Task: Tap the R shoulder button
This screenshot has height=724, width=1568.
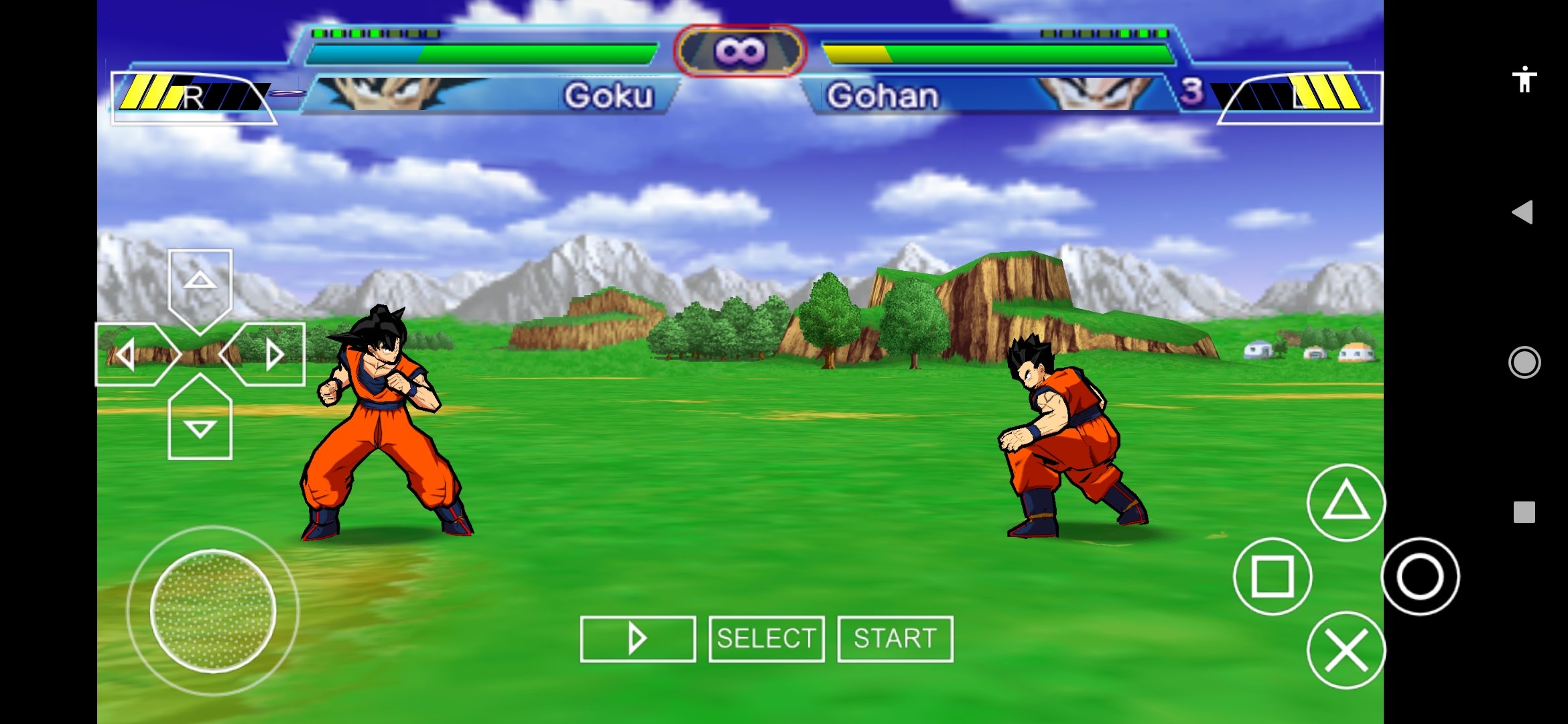Action: tap(193, 98)
